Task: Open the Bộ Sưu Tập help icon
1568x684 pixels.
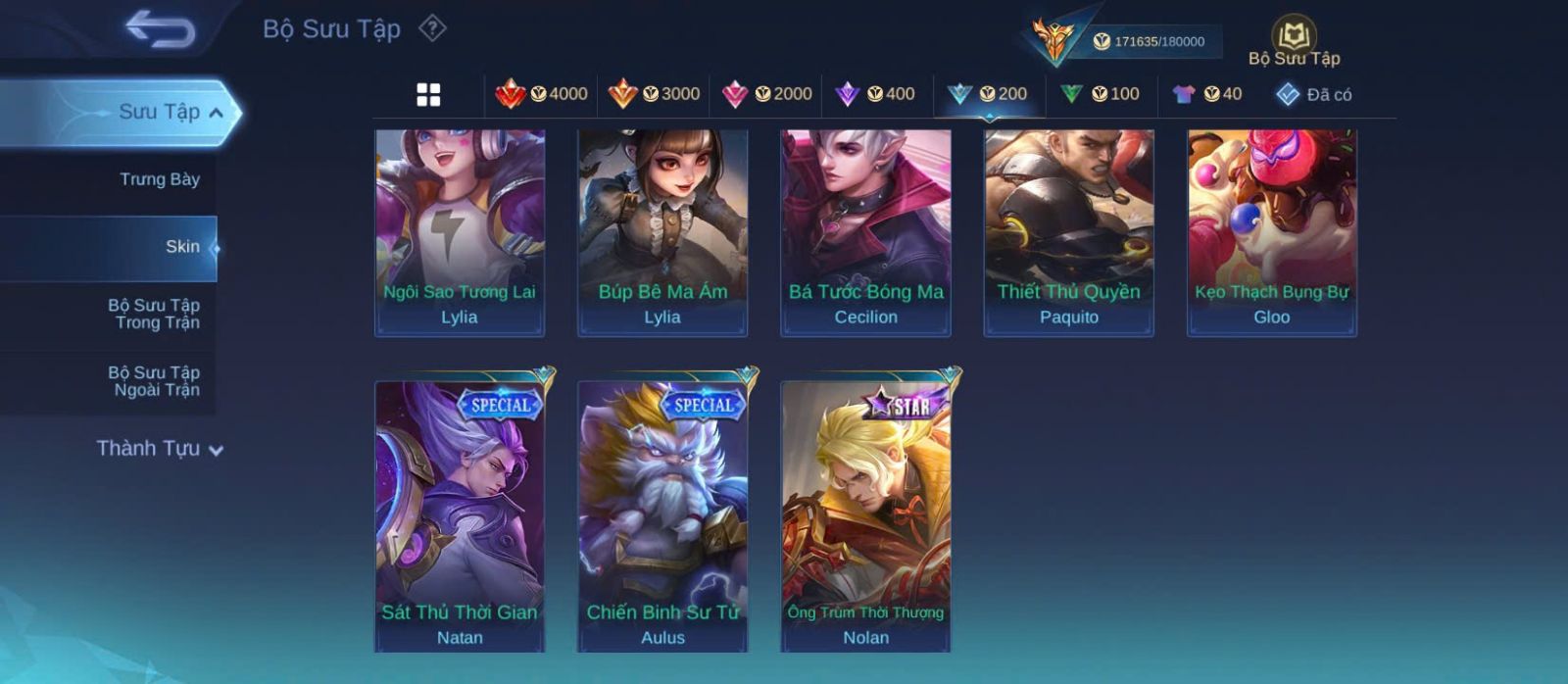Action: point(432,28)
